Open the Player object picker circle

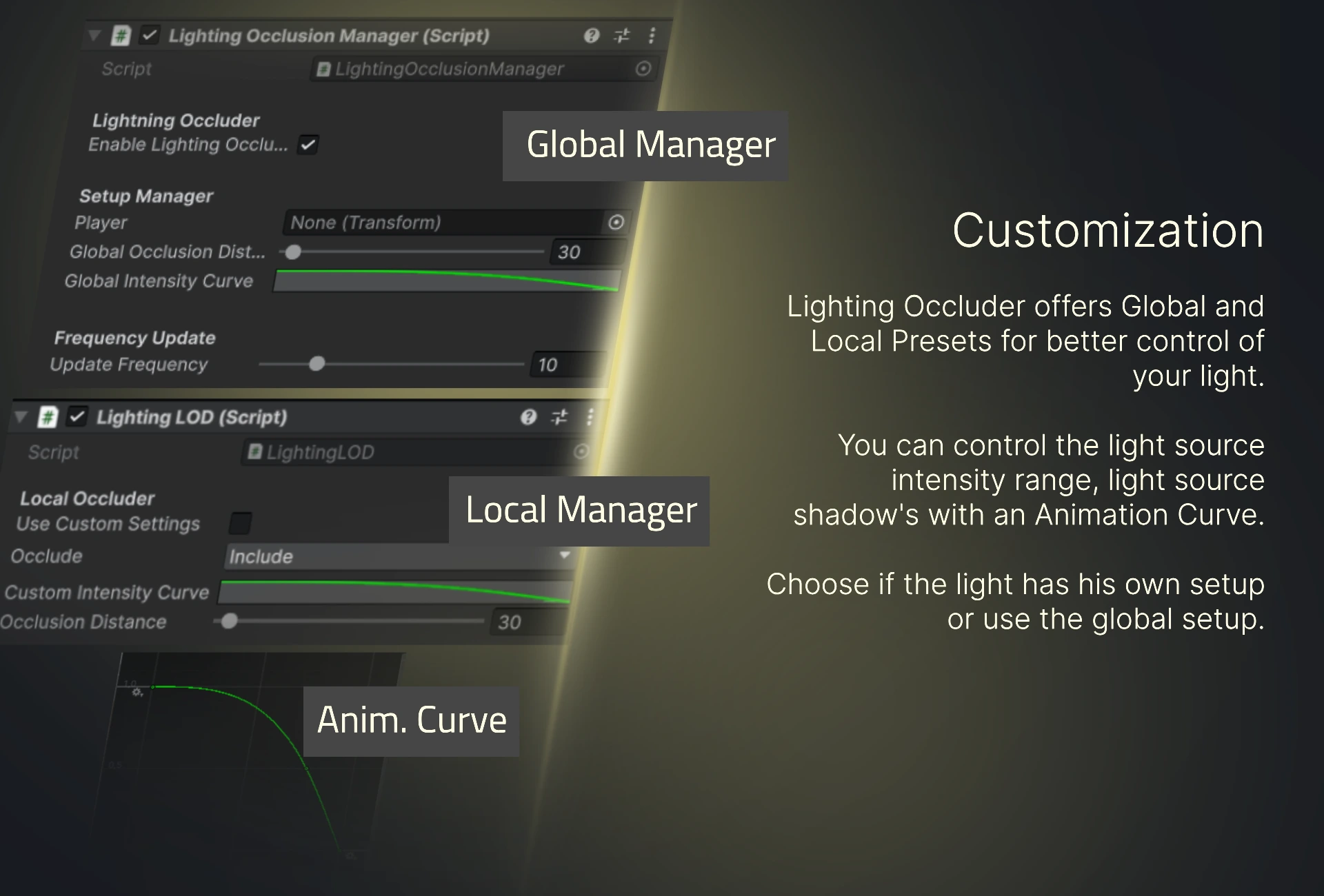coord(616,222)
